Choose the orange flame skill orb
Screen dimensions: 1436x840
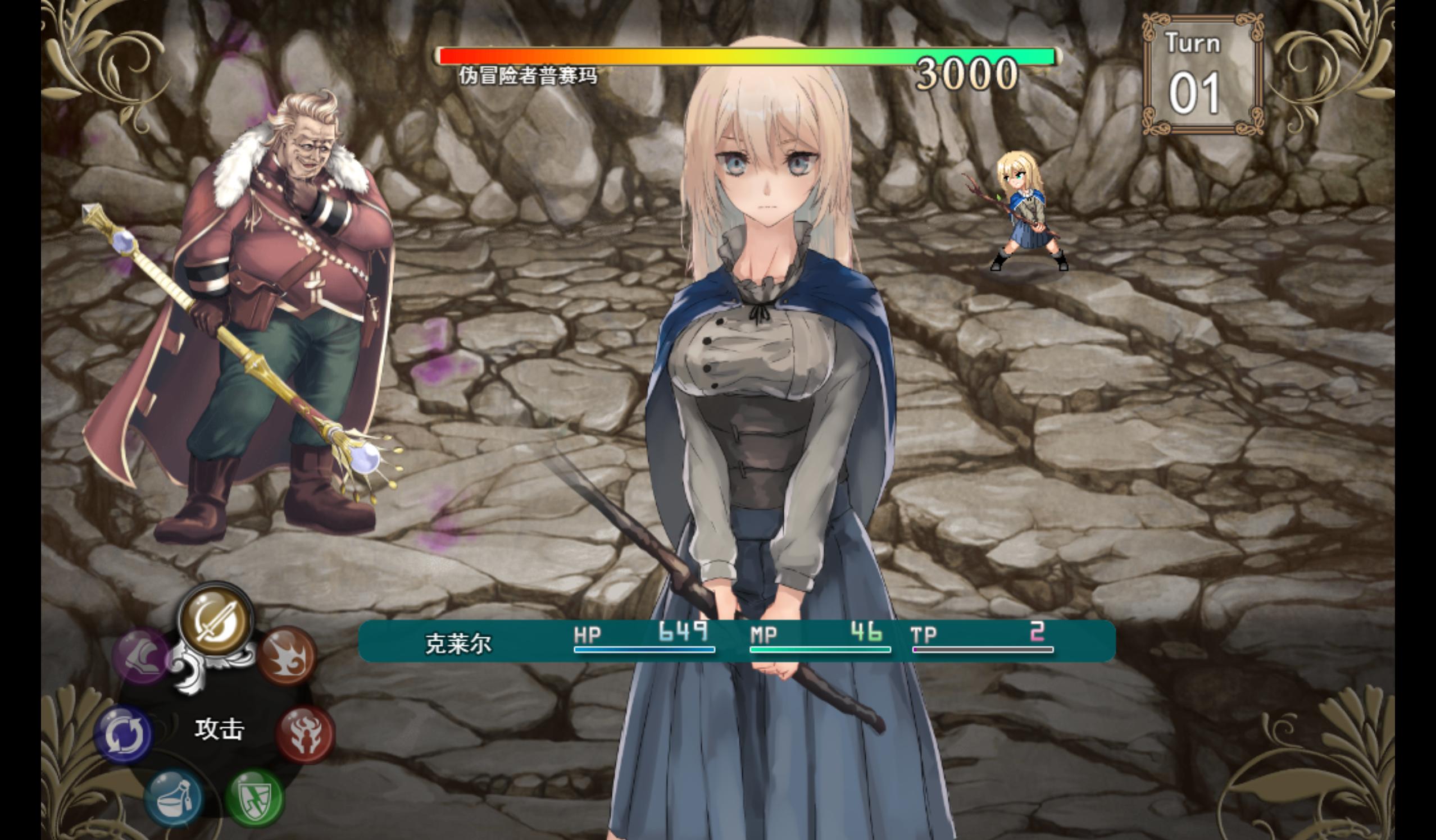pos(286,655)
